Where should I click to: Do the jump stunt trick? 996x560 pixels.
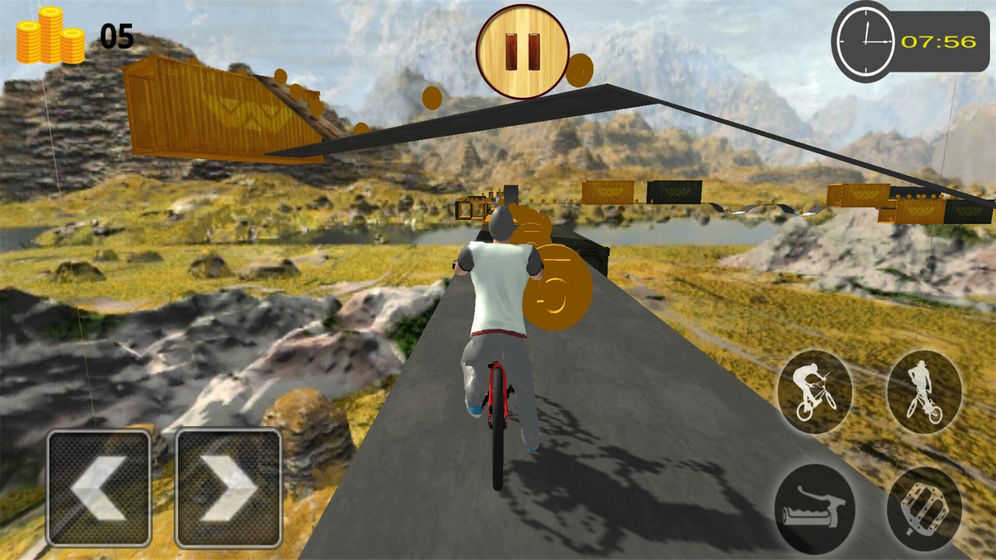coord(923,391)
